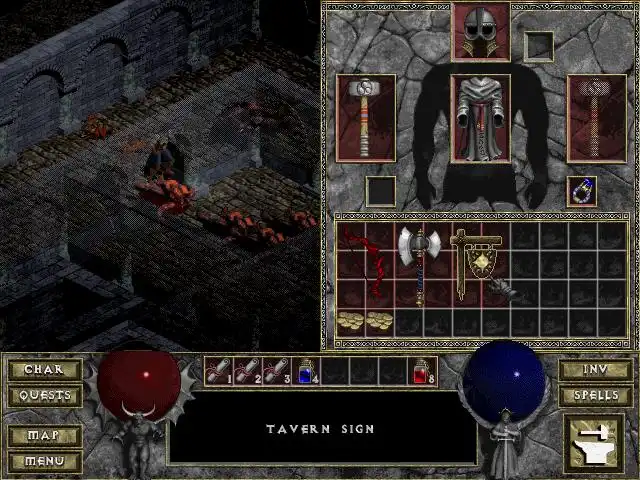This screenshot has height=480, width=640.
Task: Use the red healing potion in the belt
Action: 421,371
